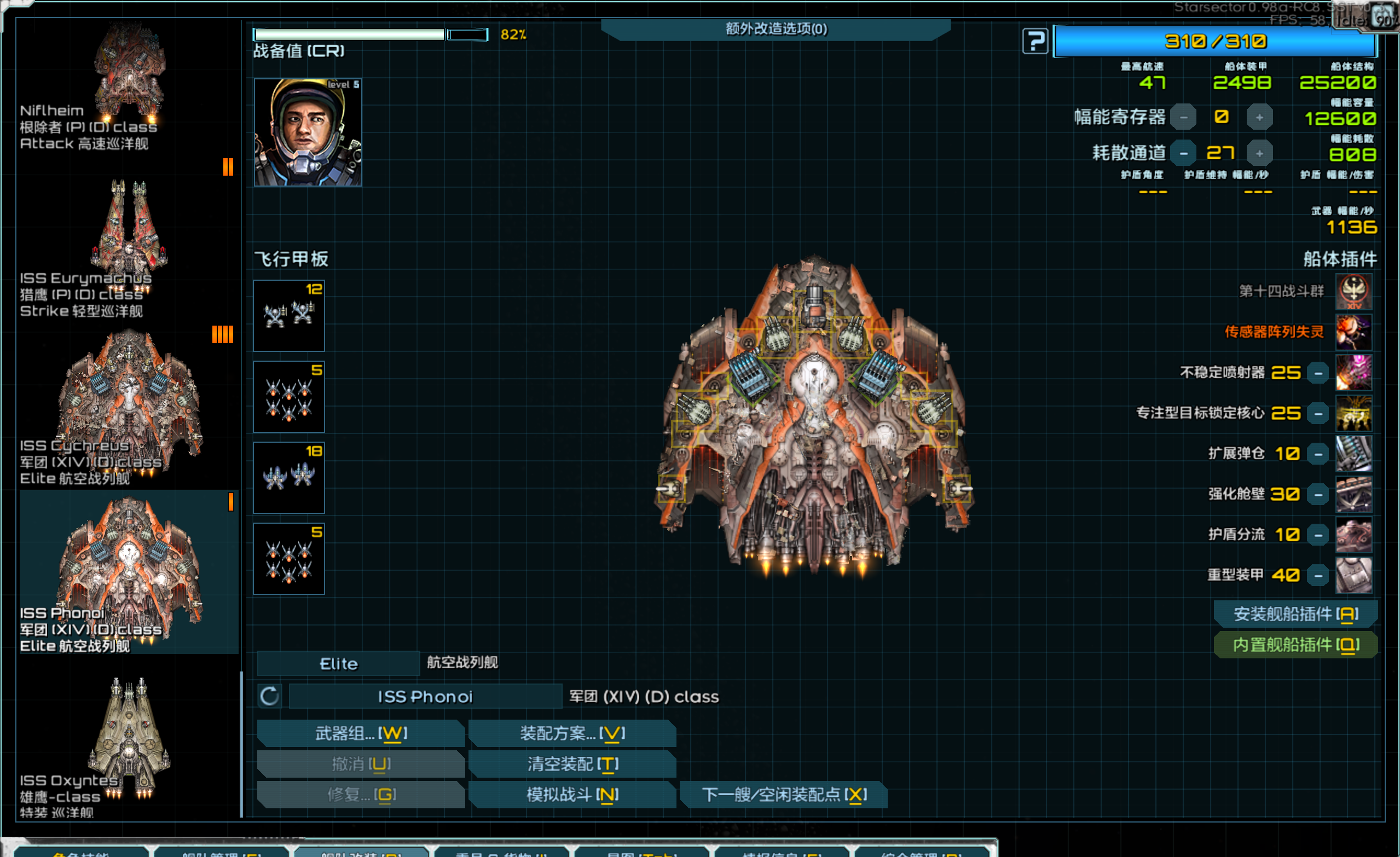Image resolution: width=1400 pixels, height=857 pixels.
Task: Select the Niflheim ship in the fleet list
Action: [129, 85]
